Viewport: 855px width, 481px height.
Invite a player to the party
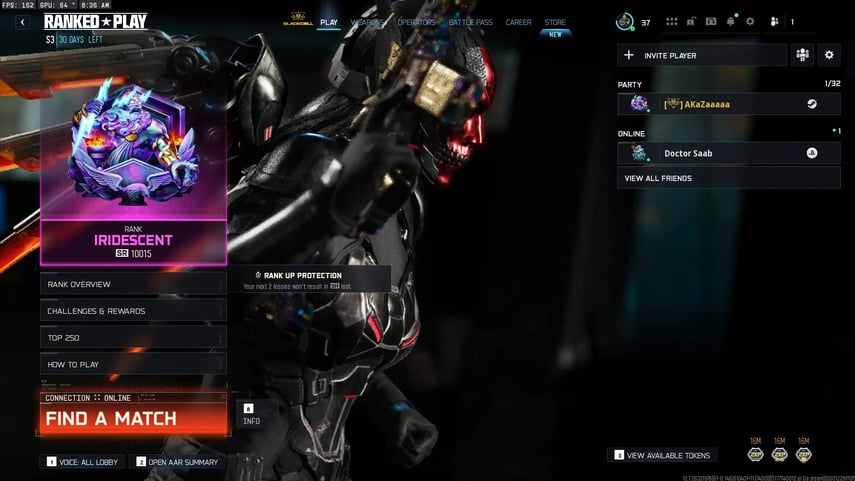point(702,55)
